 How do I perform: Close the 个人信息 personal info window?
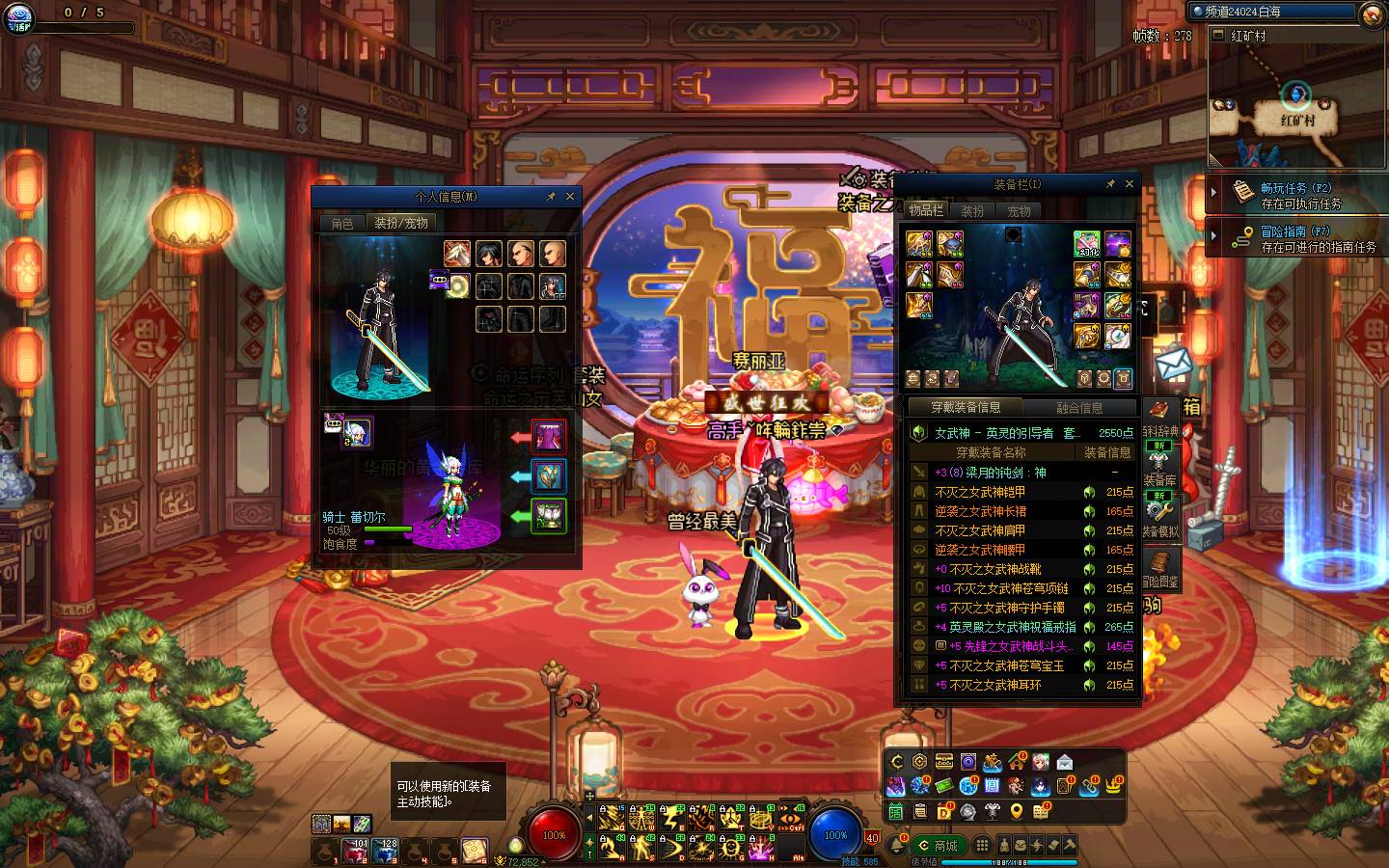point(570,196)
